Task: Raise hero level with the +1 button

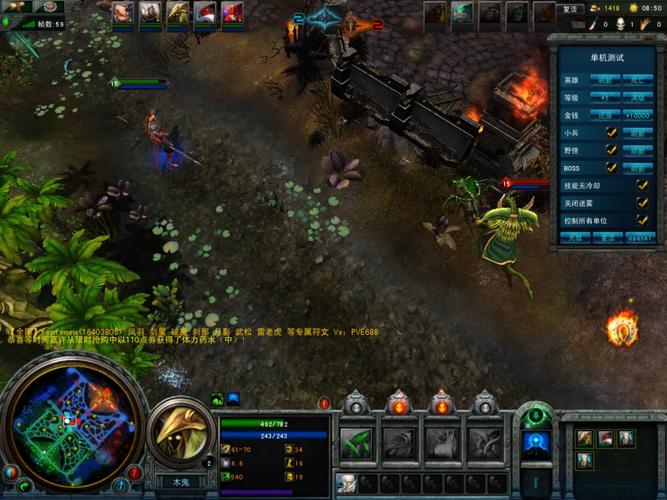Action: (606, 97)
